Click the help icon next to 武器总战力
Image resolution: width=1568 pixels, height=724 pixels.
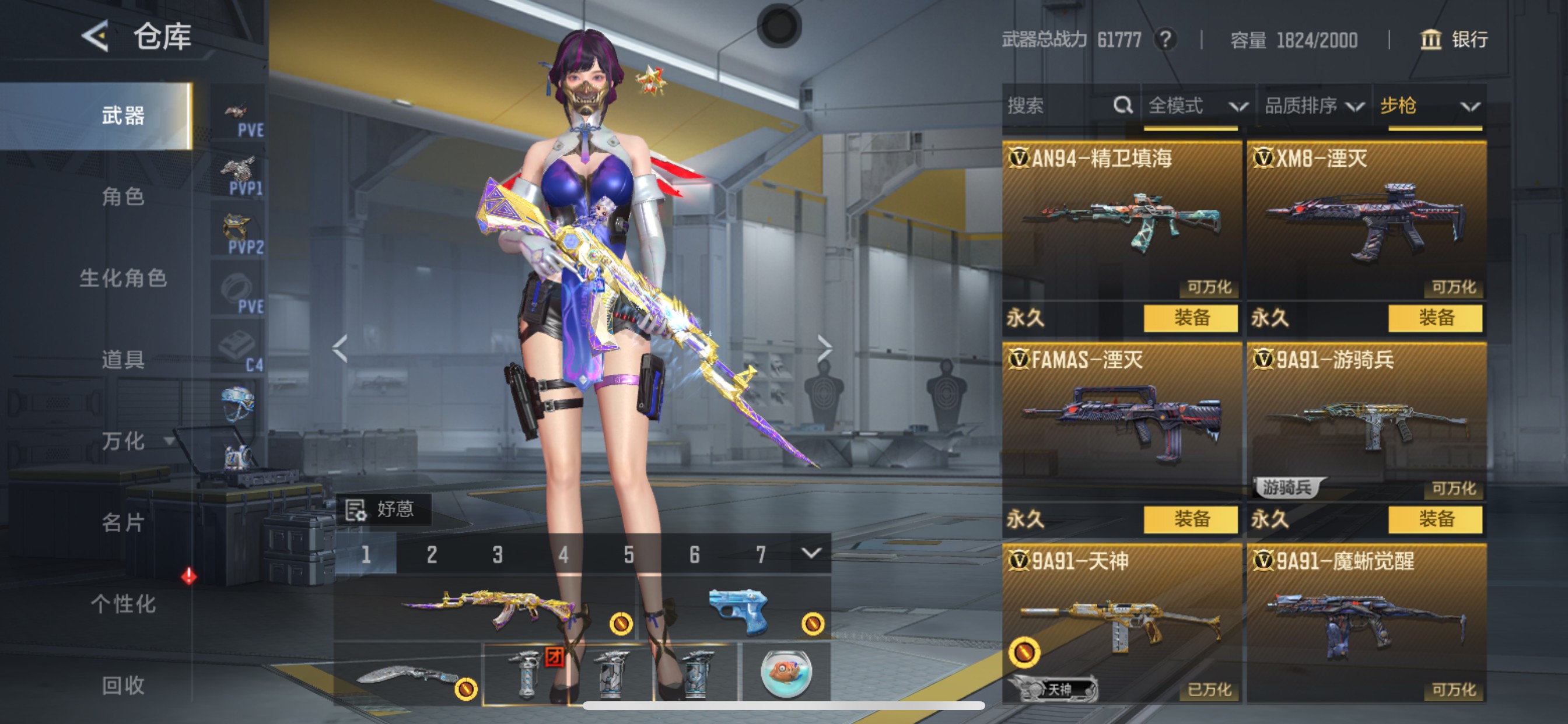coord(1166,40)
